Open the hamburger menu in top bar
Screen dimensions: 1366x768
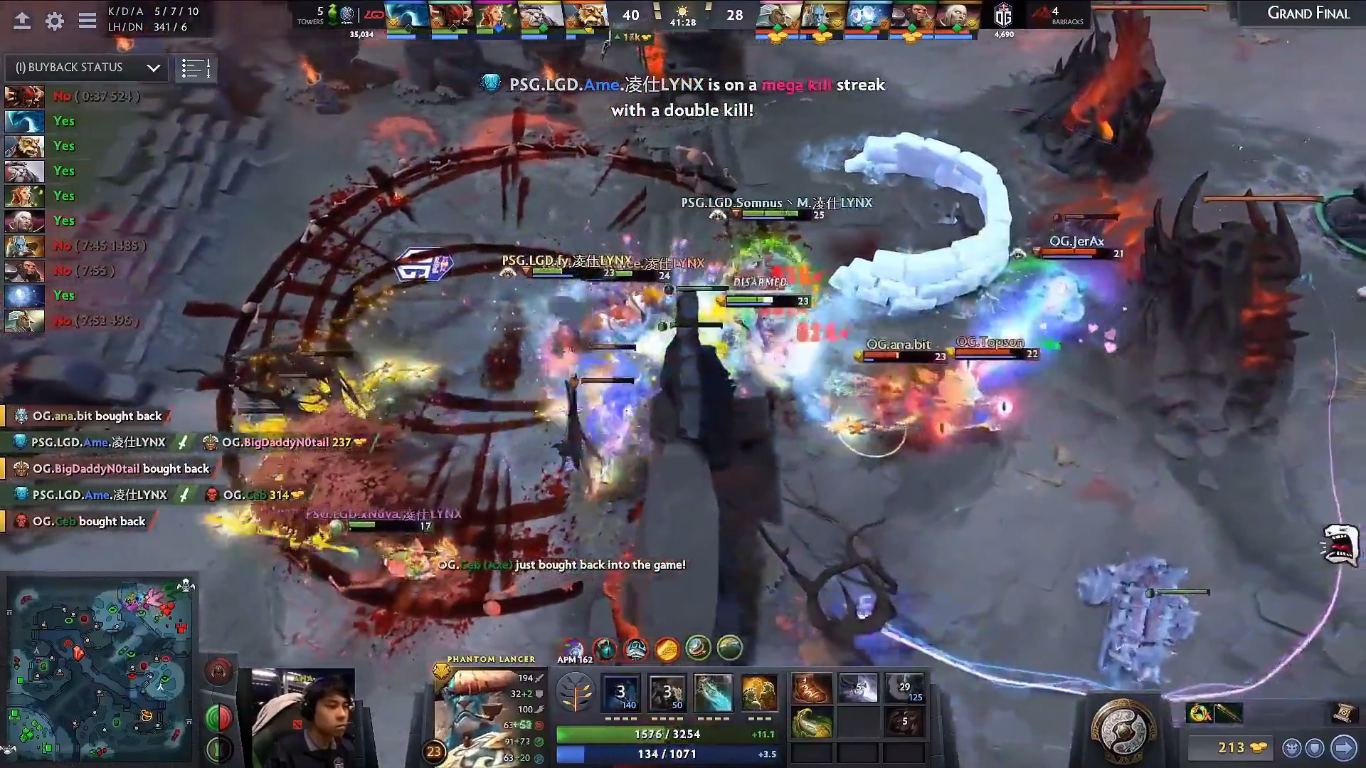click(88, 21)
